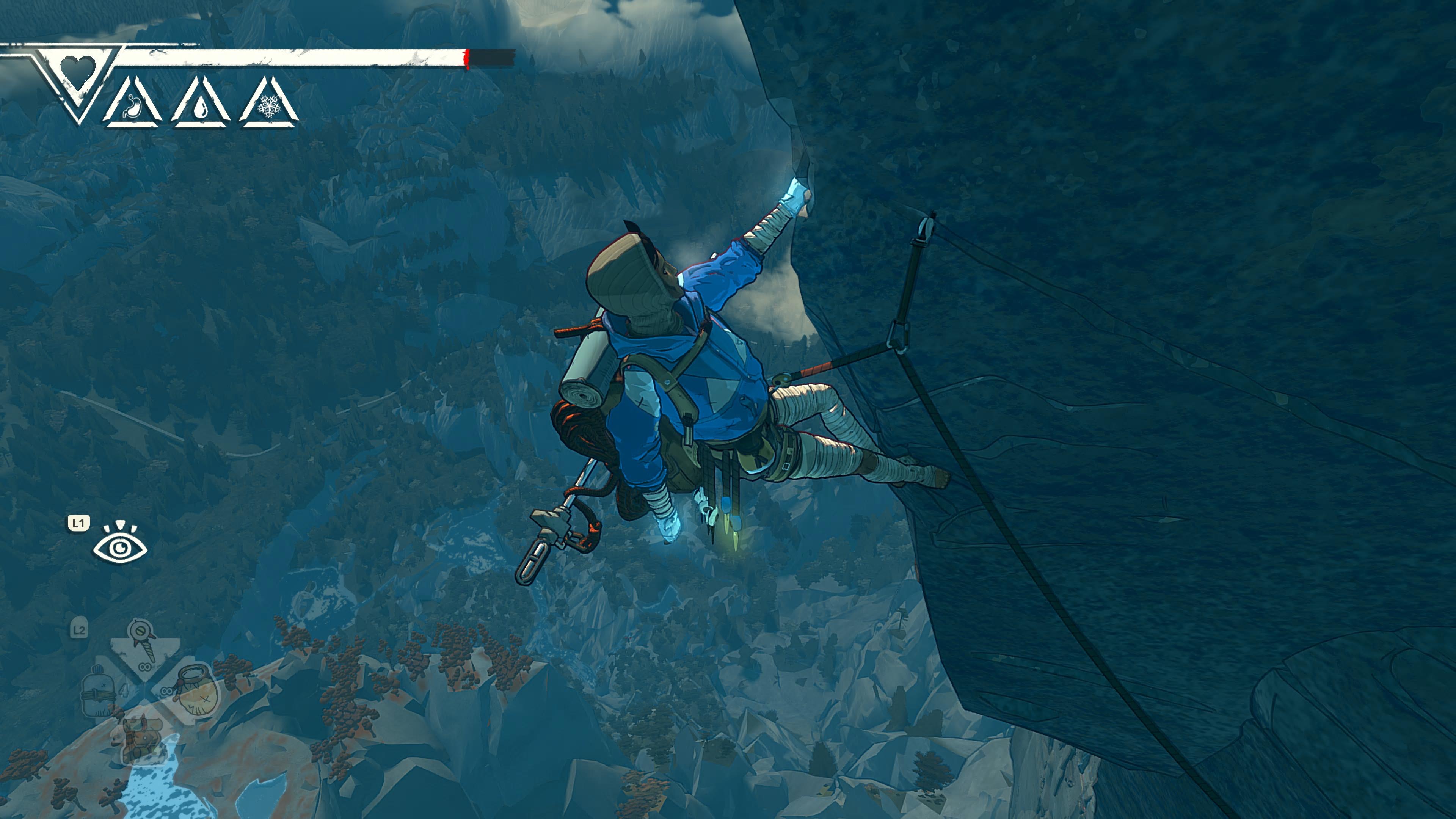
Task: Click the heart health icon
Action: tap(78, 69)
